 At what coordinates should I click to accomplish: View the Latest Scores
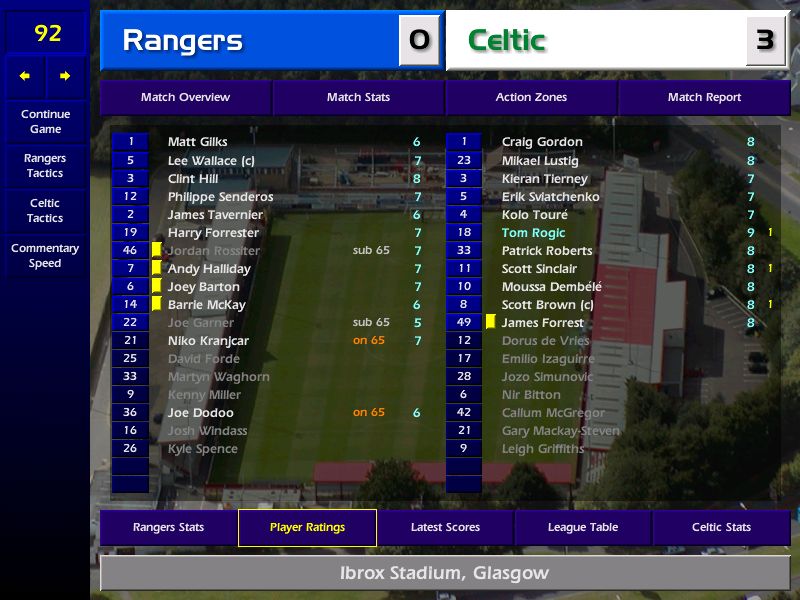(x=445, y=528)
